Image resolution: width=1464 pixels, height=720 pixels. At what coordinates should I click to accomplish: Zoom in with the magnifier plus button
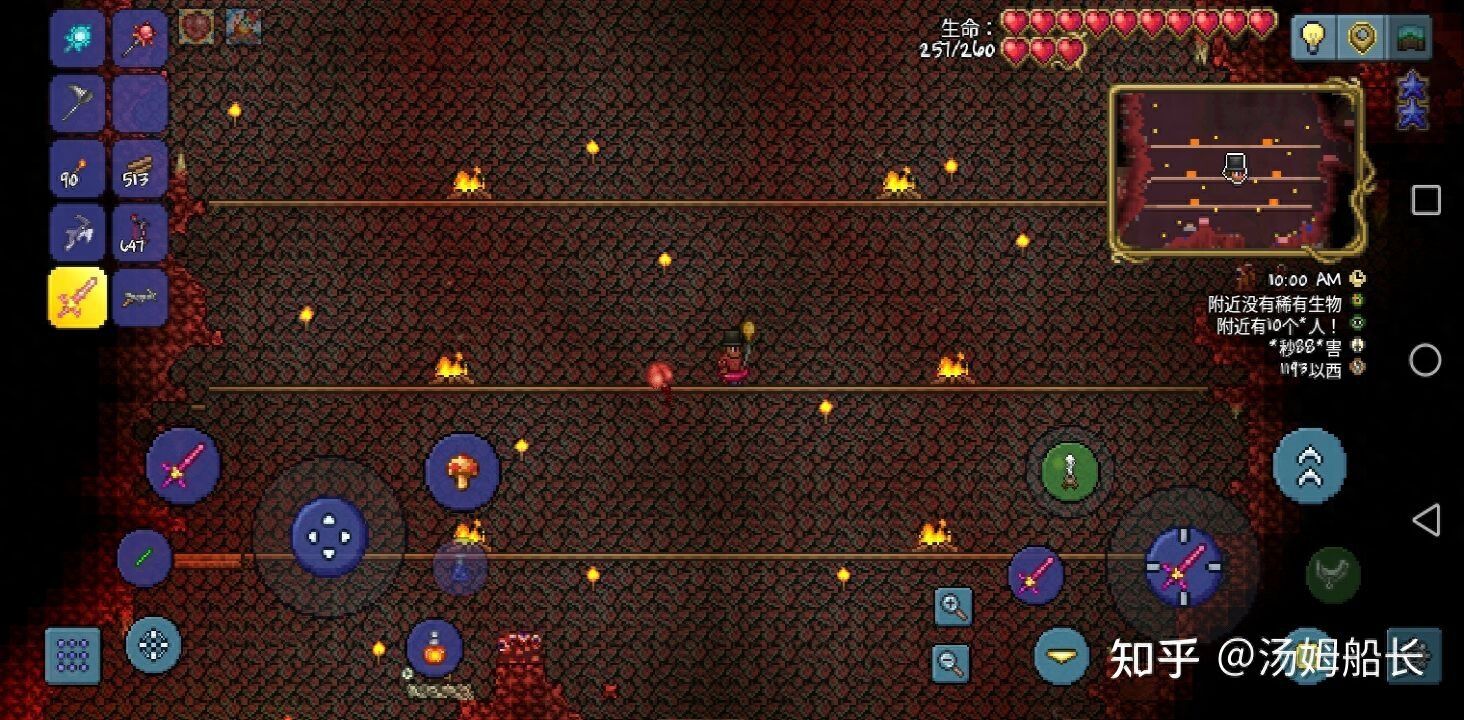point(953,606)
